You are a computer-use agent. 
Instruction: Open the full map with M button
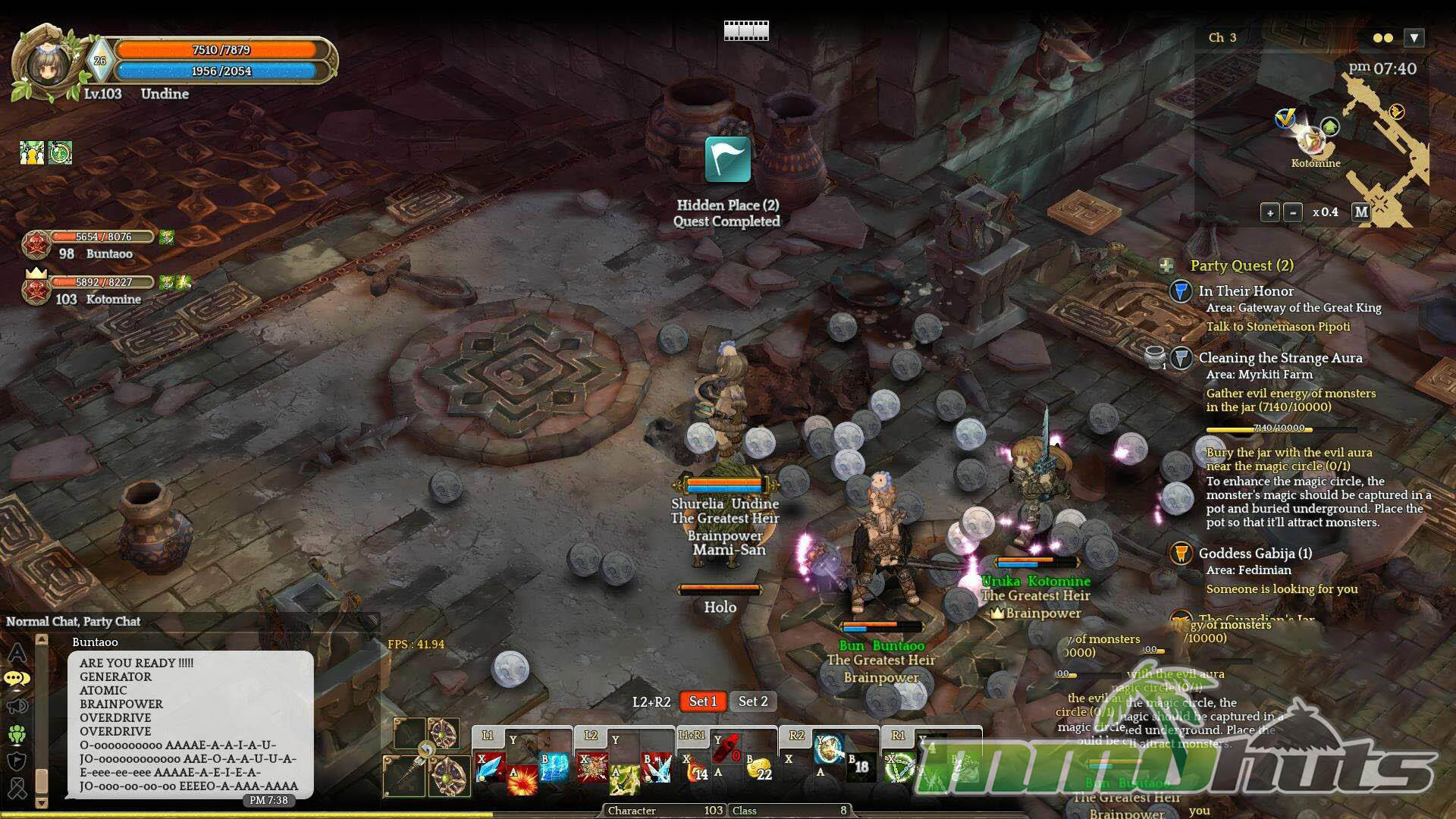[1361, 212]
